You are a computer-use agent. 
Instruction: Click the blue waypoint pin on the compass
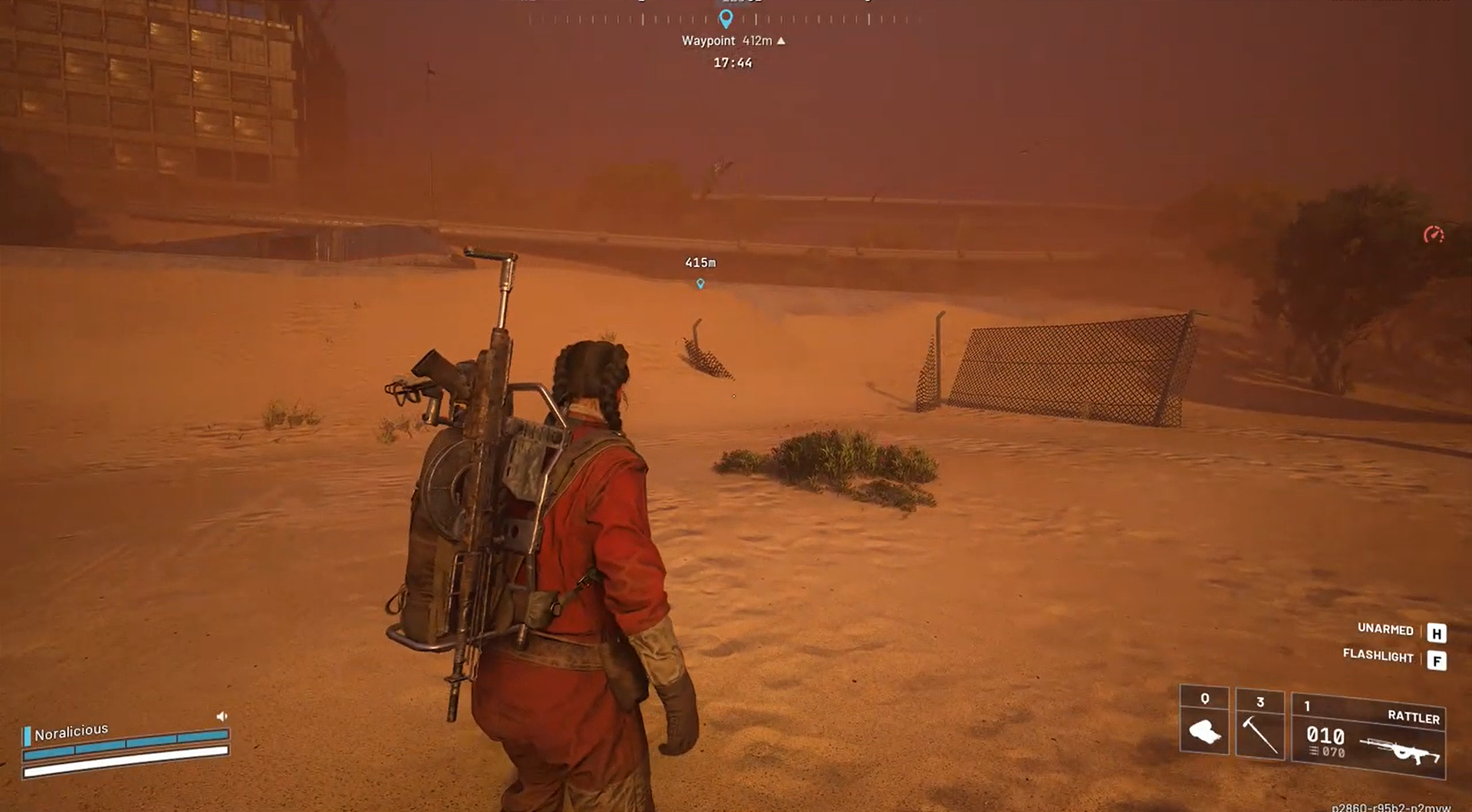click(x=727, y=16)
